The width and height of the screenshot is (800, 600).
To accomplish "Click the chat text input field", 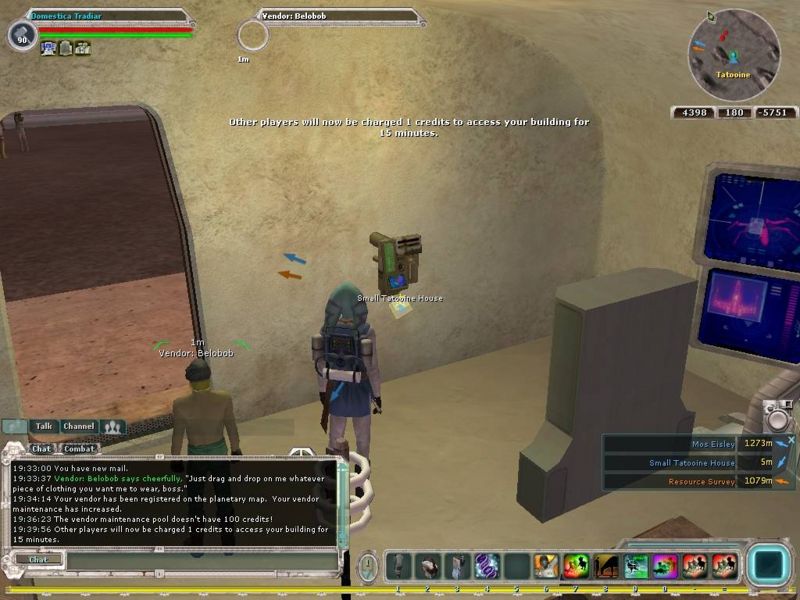I will click(200, 560).
